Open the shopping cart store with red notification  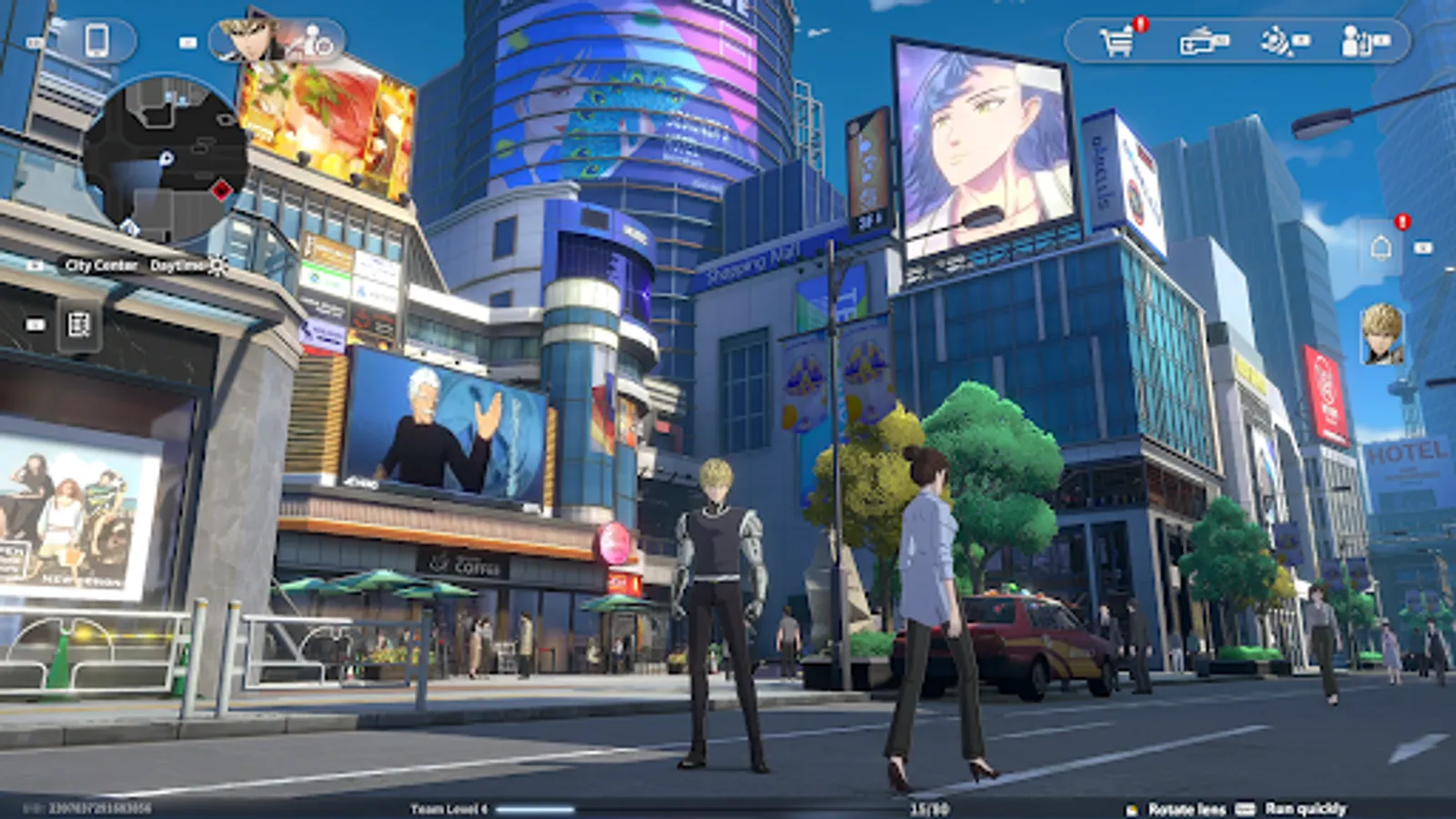[x=1117, y=39]
